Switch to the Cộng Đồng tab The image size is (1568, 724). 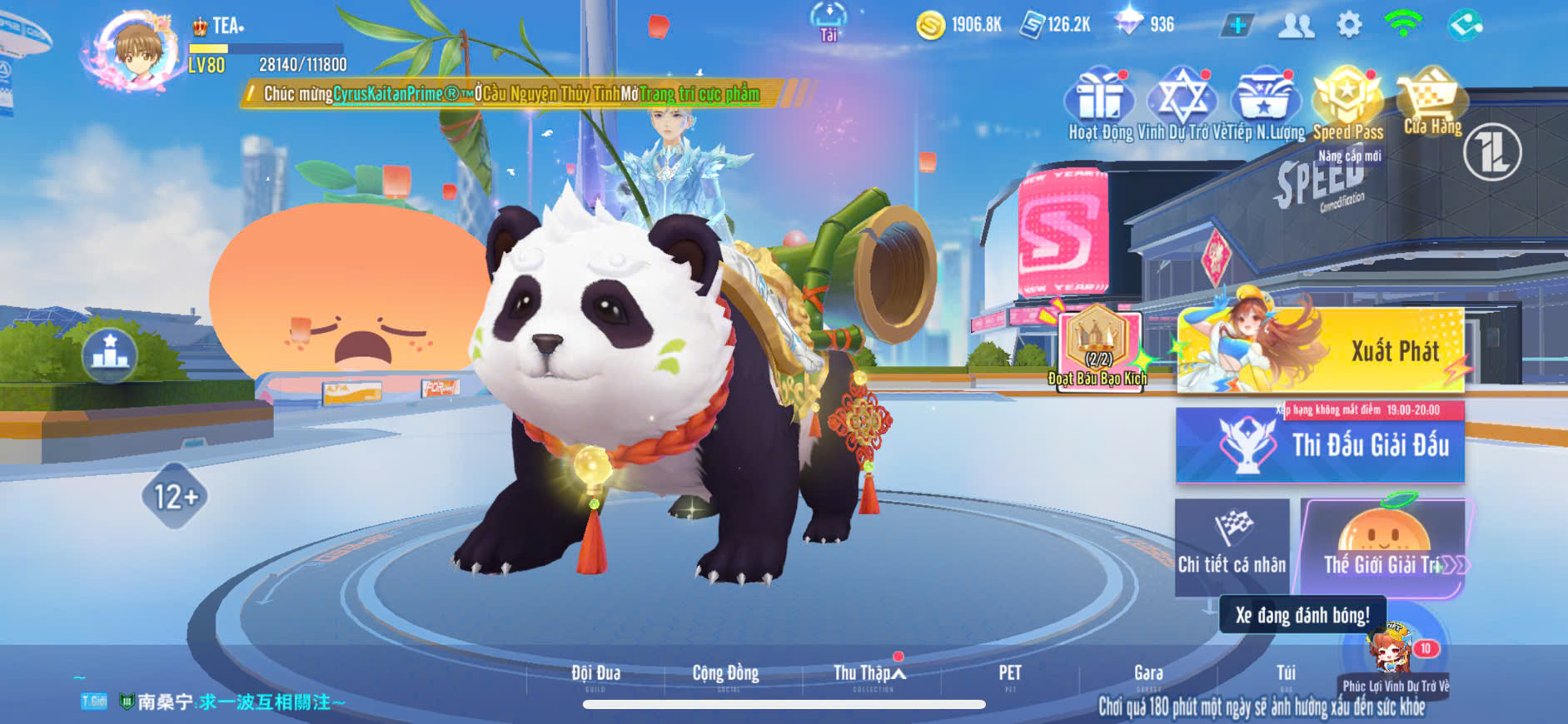[725, 675]
